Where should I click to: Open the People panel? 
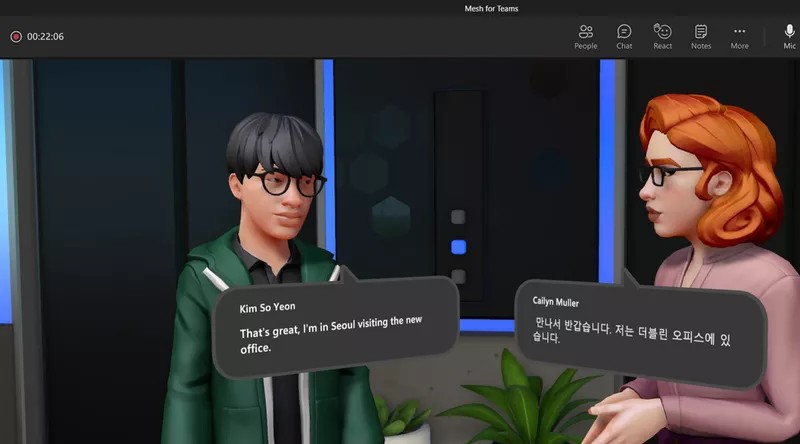[x=586, y=36]
